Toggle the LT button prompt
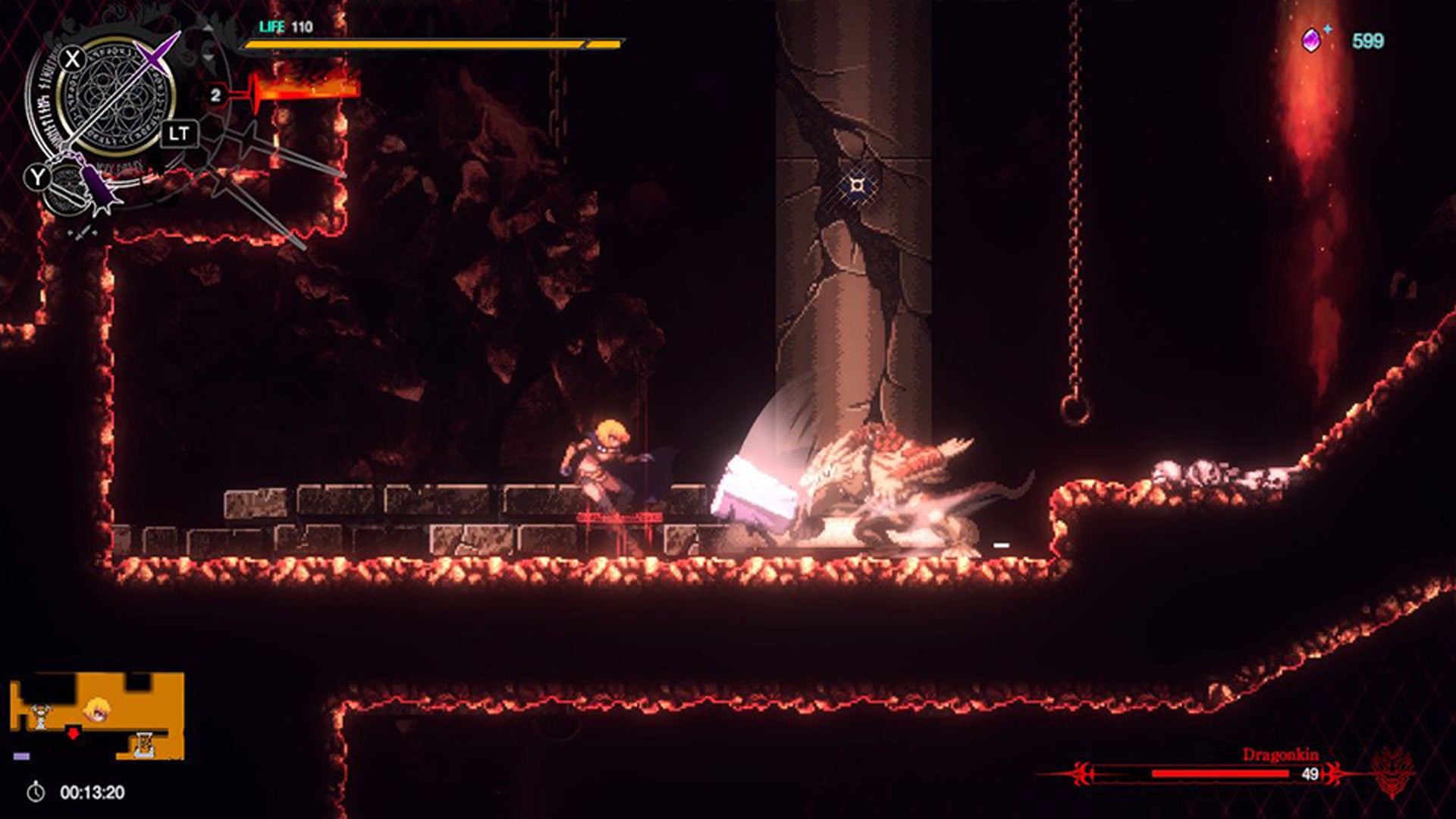Image resolution: width=1456 pixels, height=819 pixels. tap(181, 133)
